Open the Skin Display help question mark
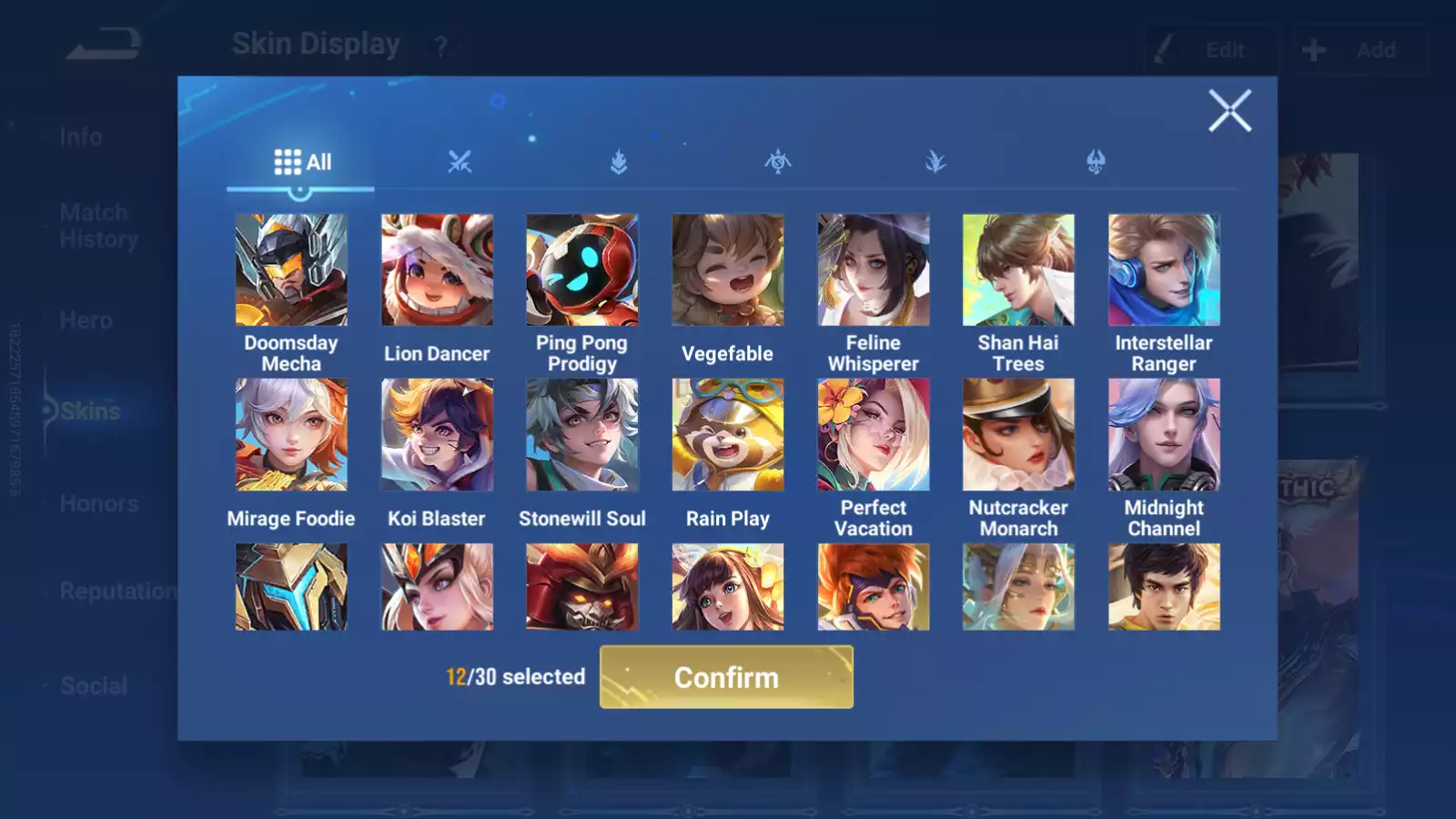The height and width of the screenshot is (819, 1456). tap(443, 45)
